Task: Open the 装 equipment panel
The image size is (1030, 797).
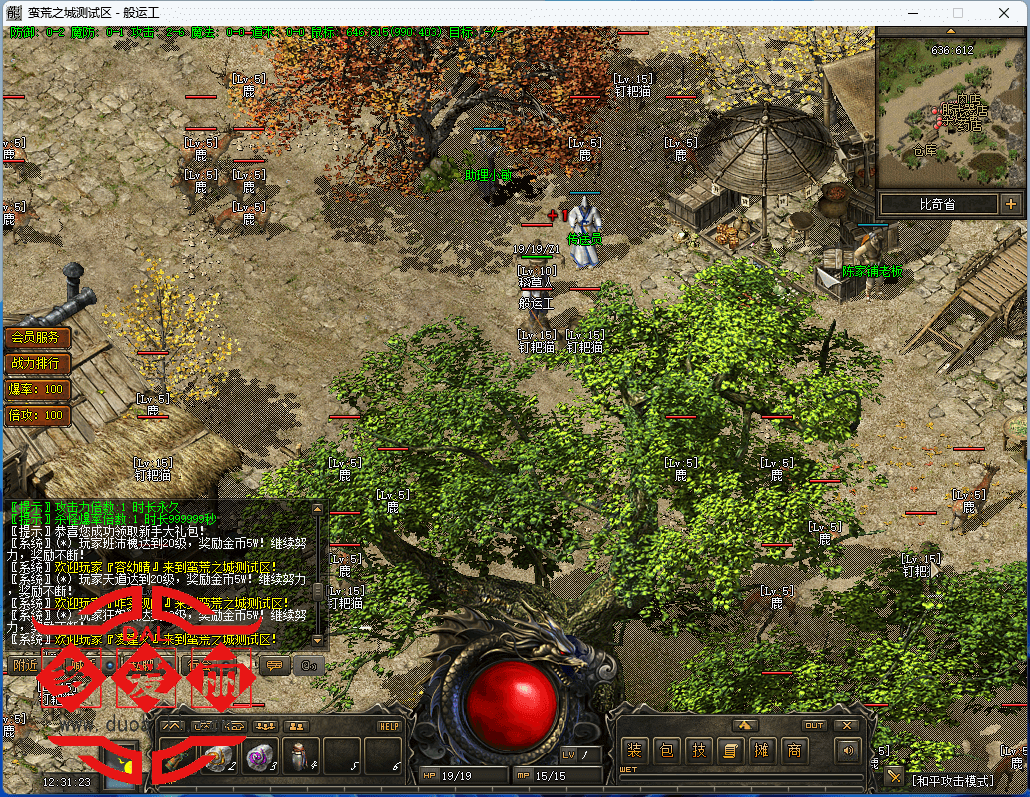Action: (x=634, y=750)
